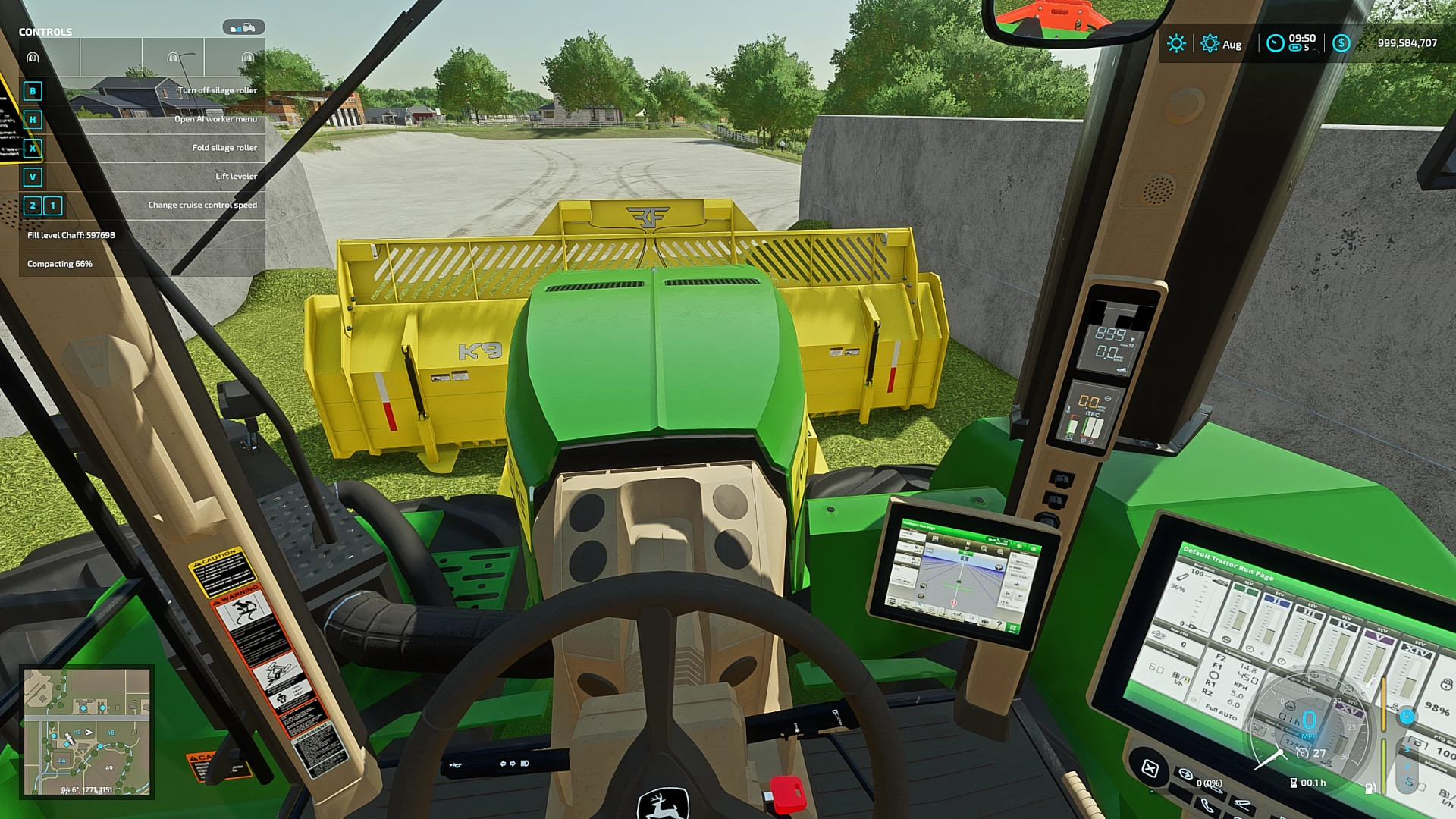Click the sun weather icon in the HUD

1177,42
